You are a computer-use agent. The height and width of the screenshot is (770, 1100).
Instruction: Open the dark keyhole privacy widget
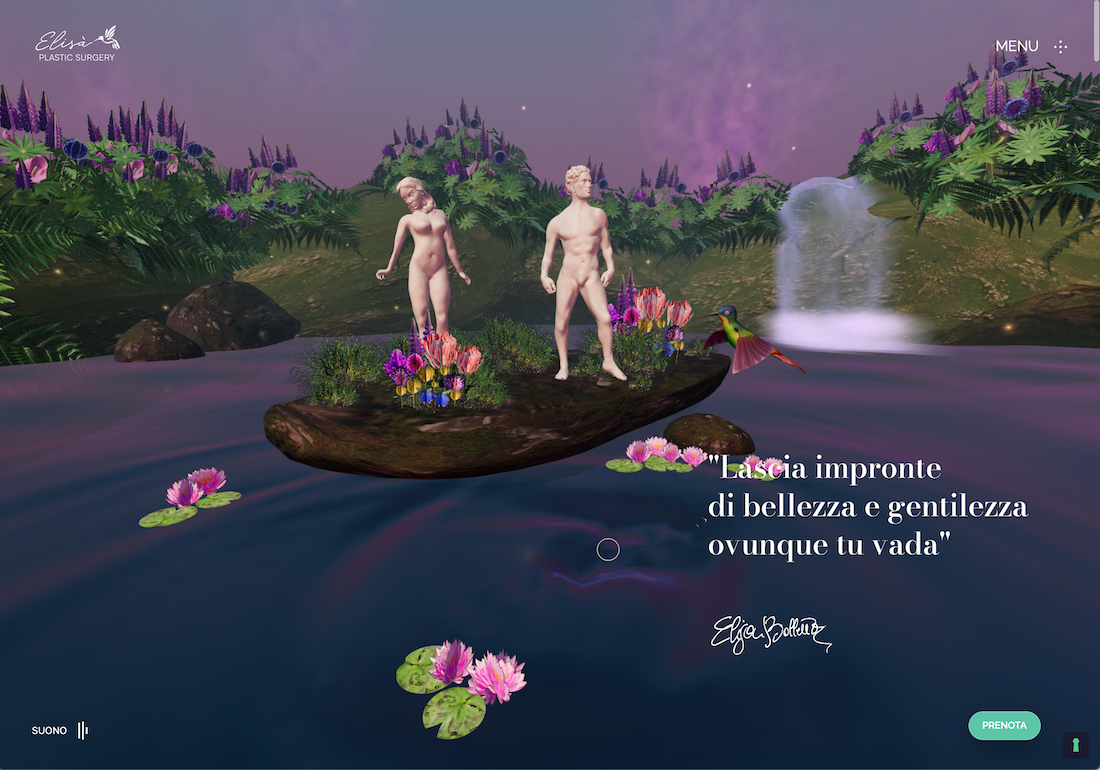tap(1075, 745)
